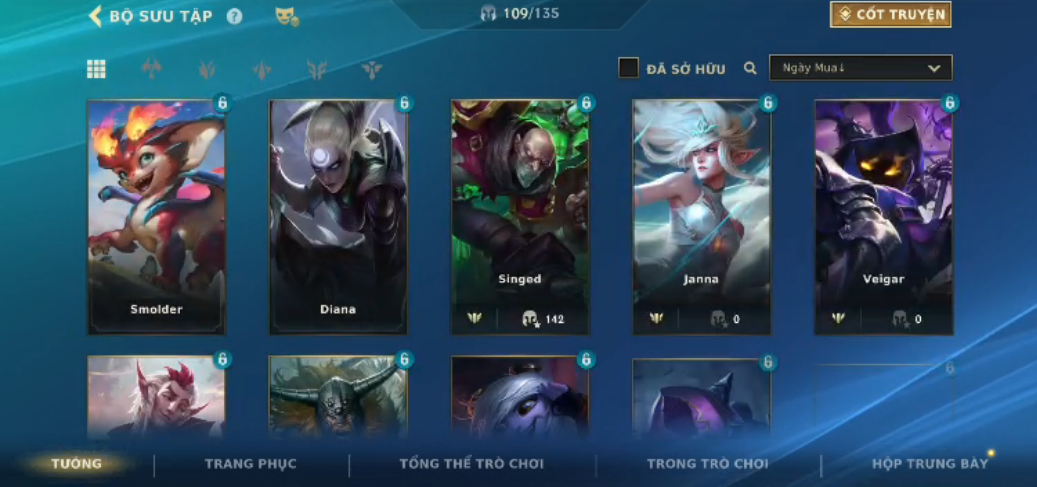Toggle the Đã Sở Hữu checkbox
This screenshot has height=487, width=1037.
coord(628,68)
